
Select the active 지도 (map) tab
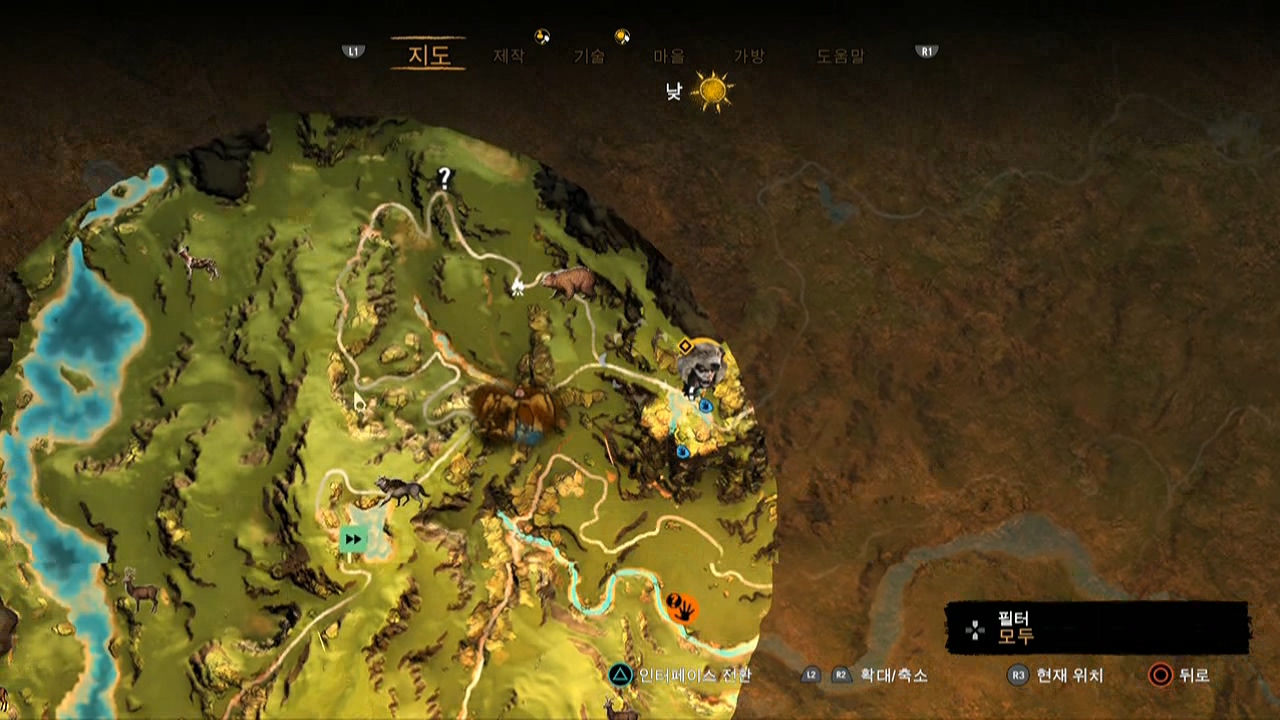click(x=428, y=55)
